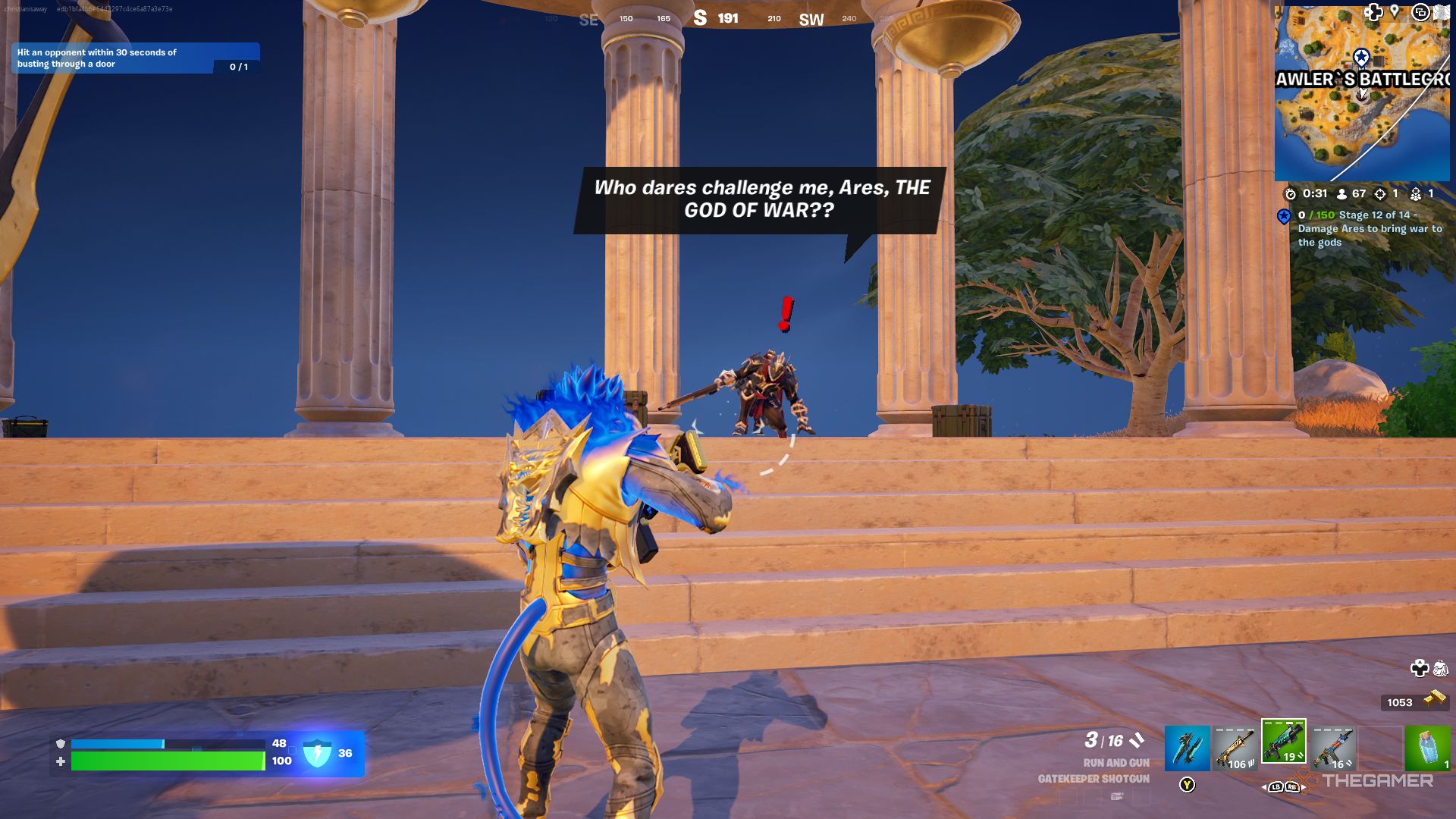
Task: Select the Shield Potion icon in the hotbar
Action: point(1429,748)
